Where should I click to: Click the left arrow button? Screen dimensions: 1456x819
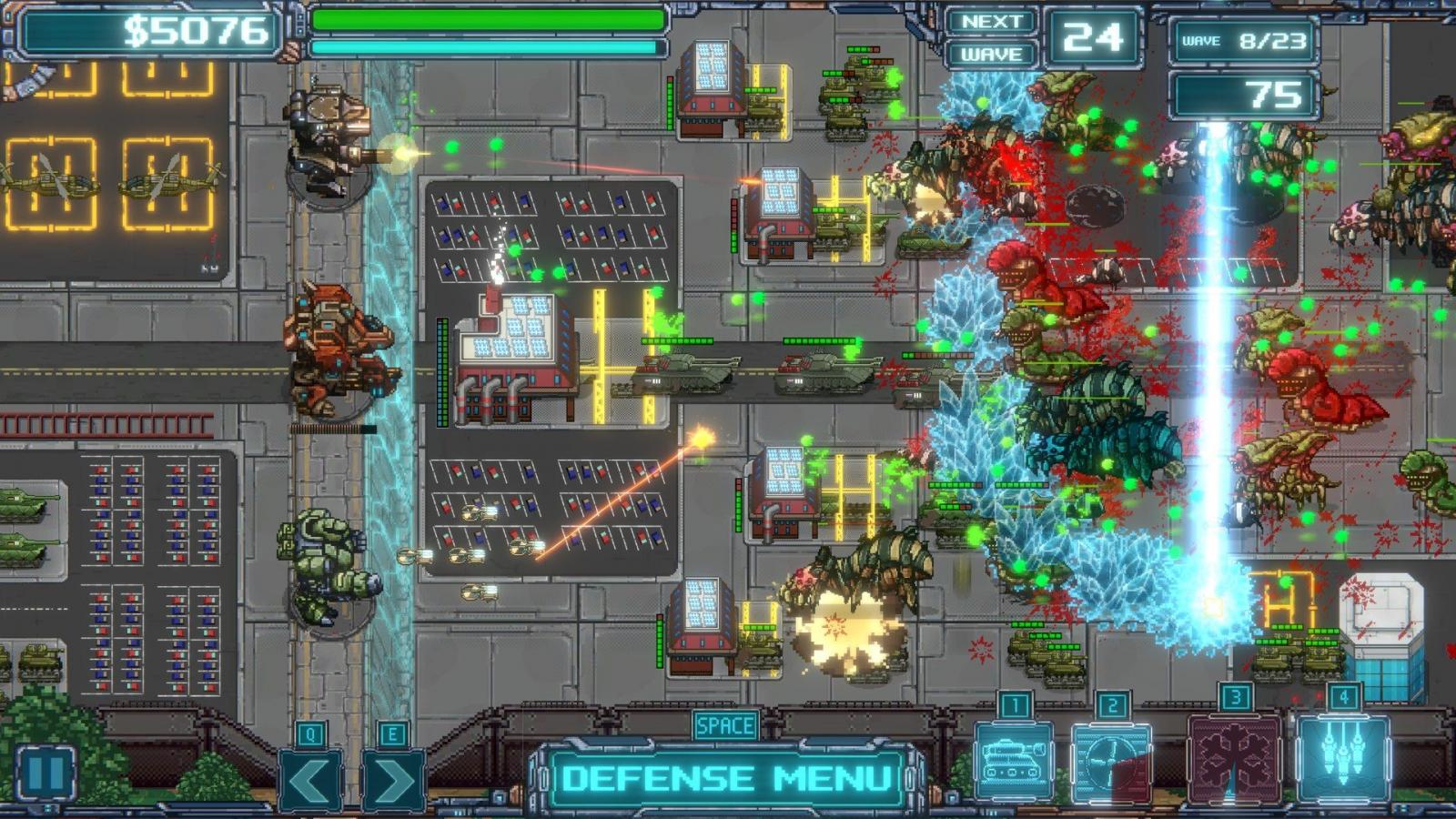(x=310, y=781)
